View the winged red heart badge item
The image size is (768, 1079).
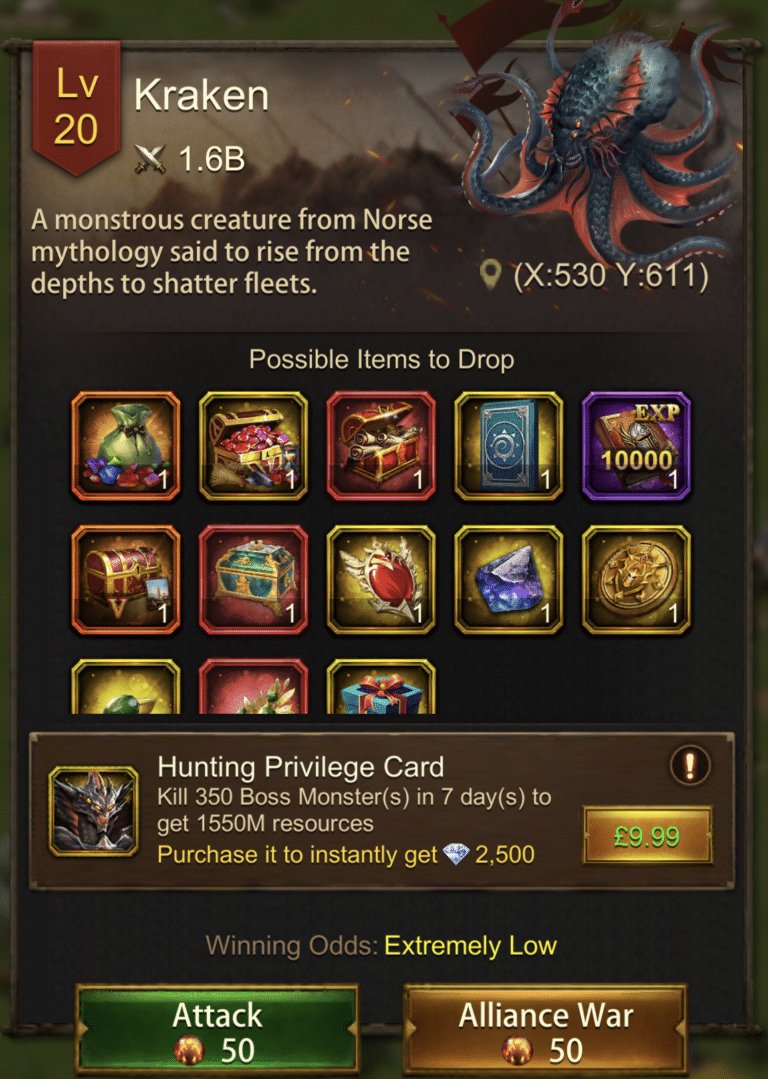[x=381, y=580]
